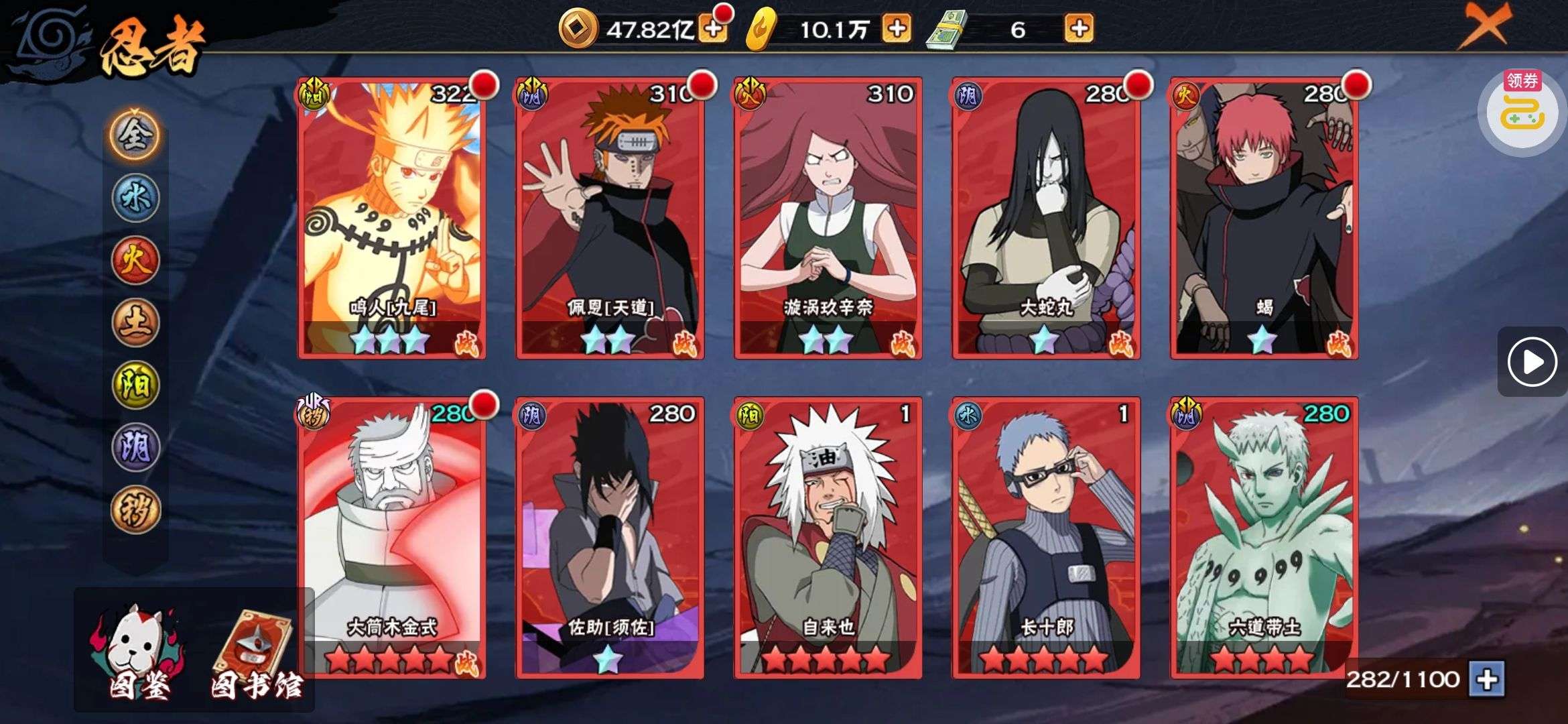This screenshot has height=724, width=1568.
Task: Select the 佐助[须佐] ninja card
Action: coord(610,538)
